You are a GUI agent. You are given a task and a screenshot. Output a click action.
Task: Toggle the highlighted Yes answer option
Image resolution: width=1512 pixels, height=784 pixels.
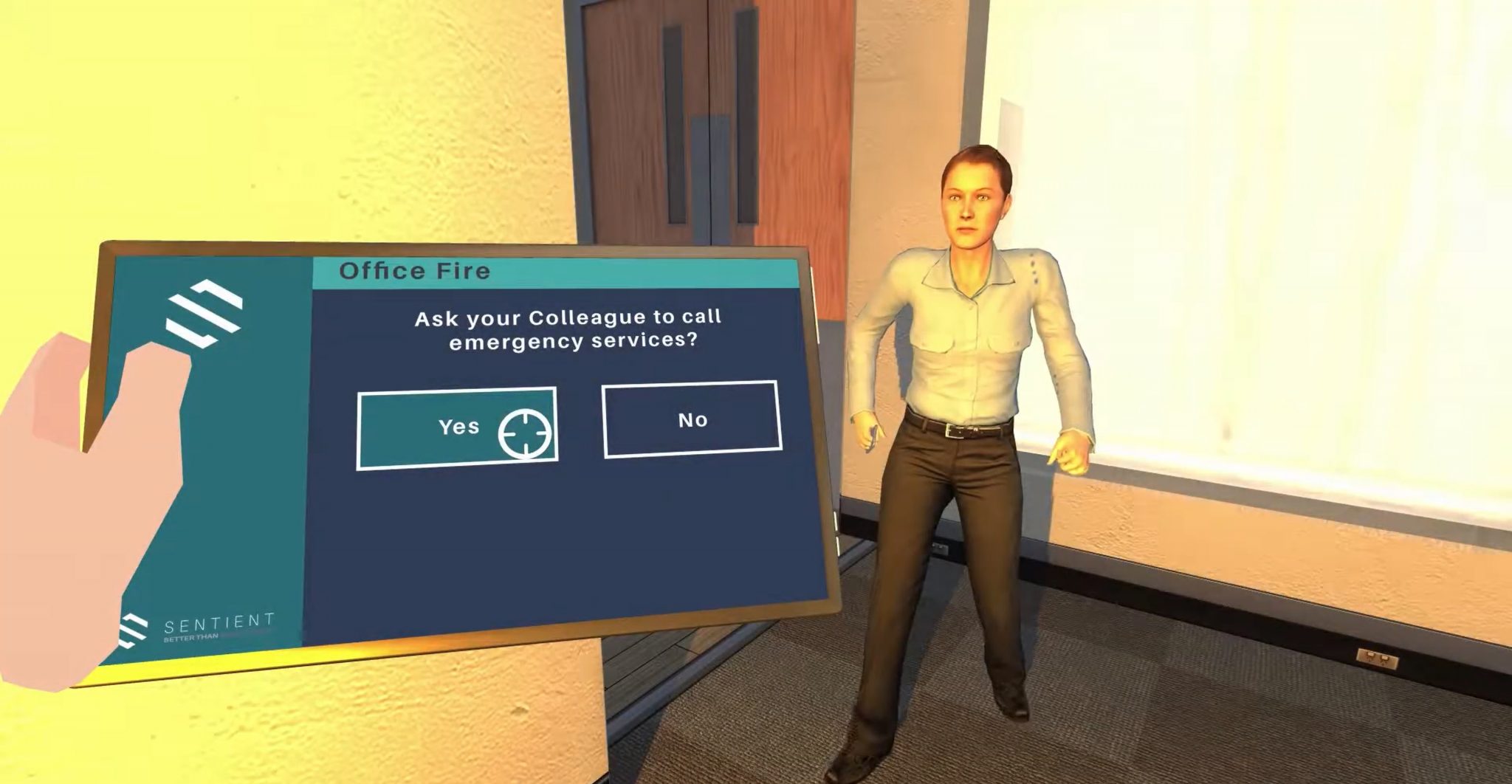(458, 427)
